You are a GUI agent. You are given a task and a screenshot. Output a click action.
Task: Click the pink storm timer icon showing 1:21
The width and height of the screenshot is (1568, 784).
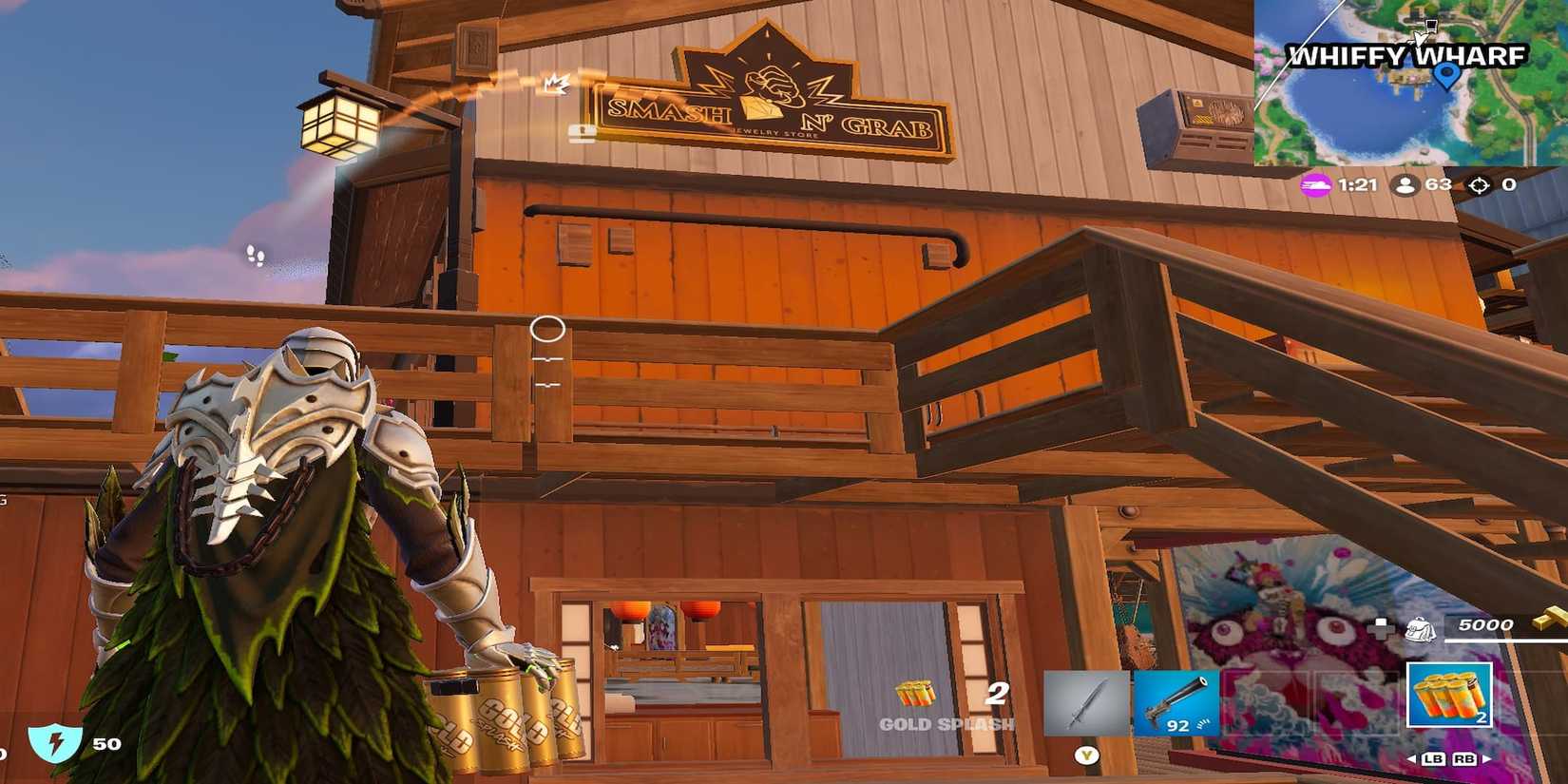(x=1314, y=186)
